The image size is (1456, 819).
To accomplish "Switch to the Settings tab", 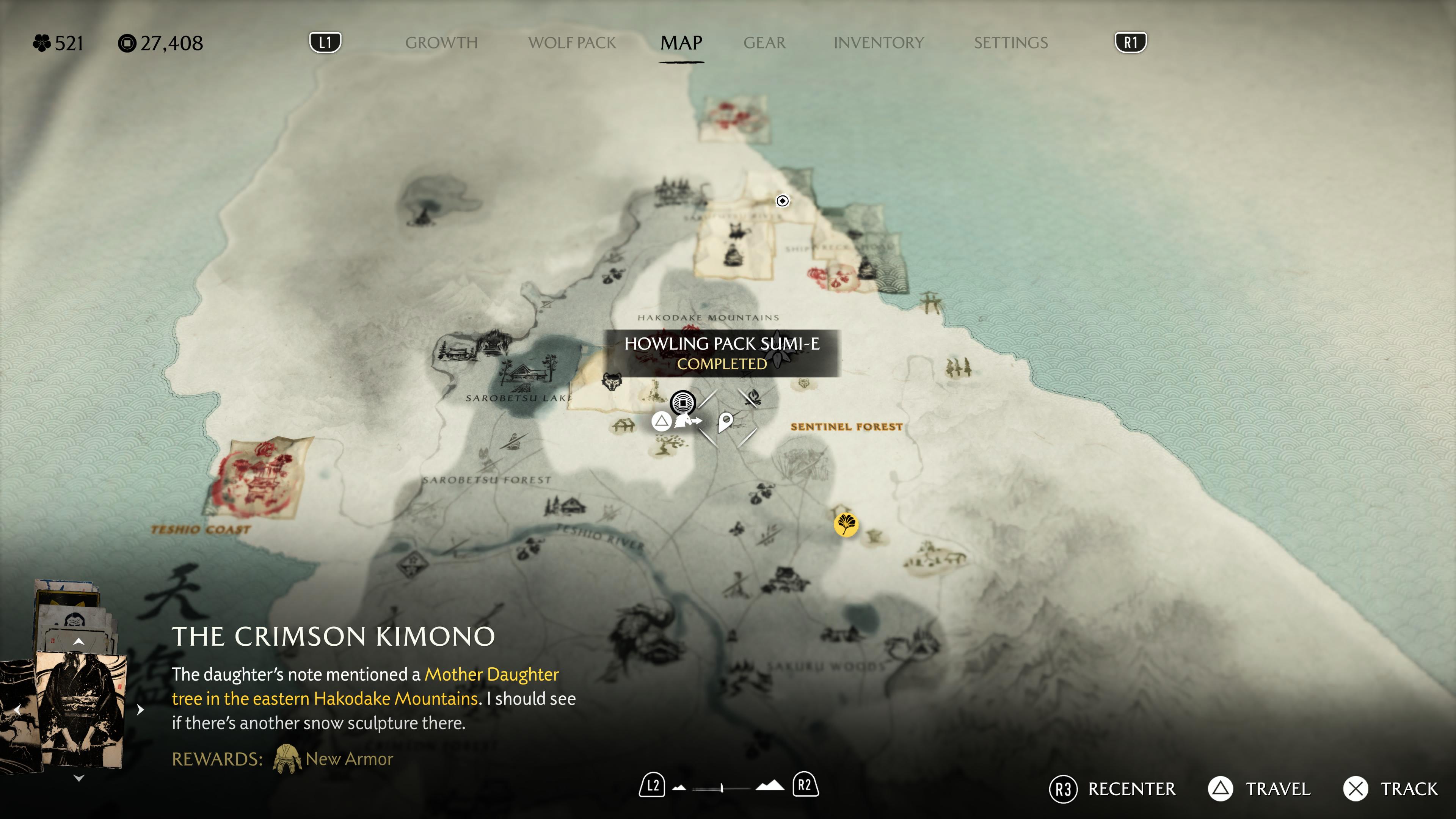I will tap(1010, 43).
